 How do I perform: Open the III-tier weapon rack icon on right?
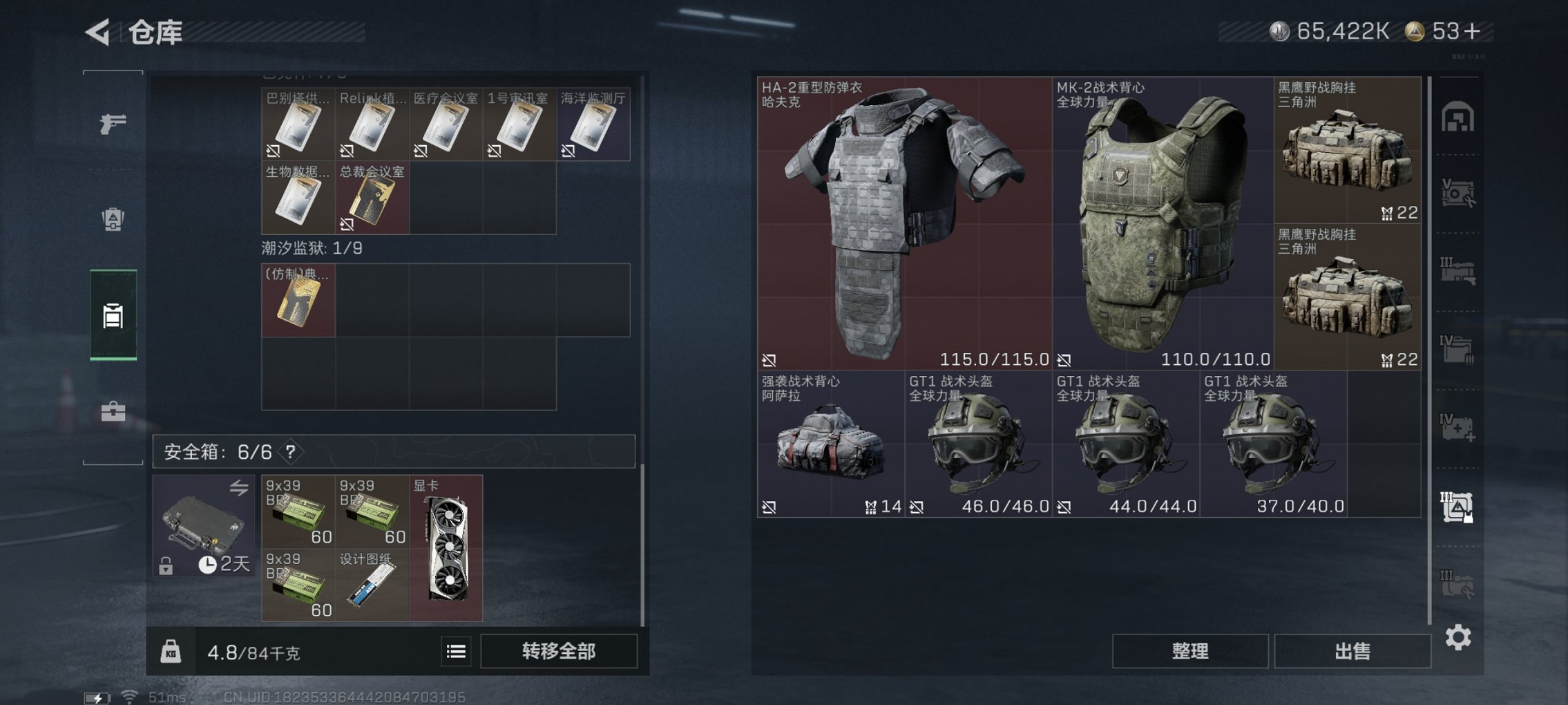pyautogui.click(x=1459, y=268)
